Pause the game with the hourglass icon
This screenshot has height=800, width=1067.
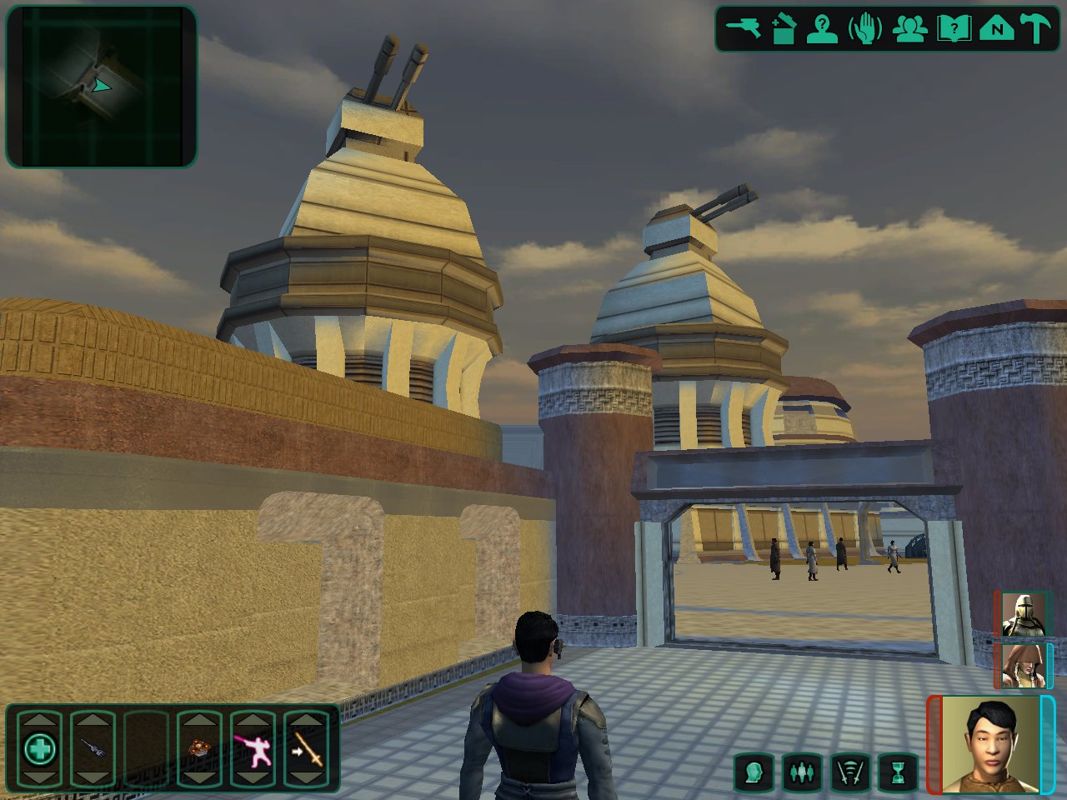pos(898,772)
